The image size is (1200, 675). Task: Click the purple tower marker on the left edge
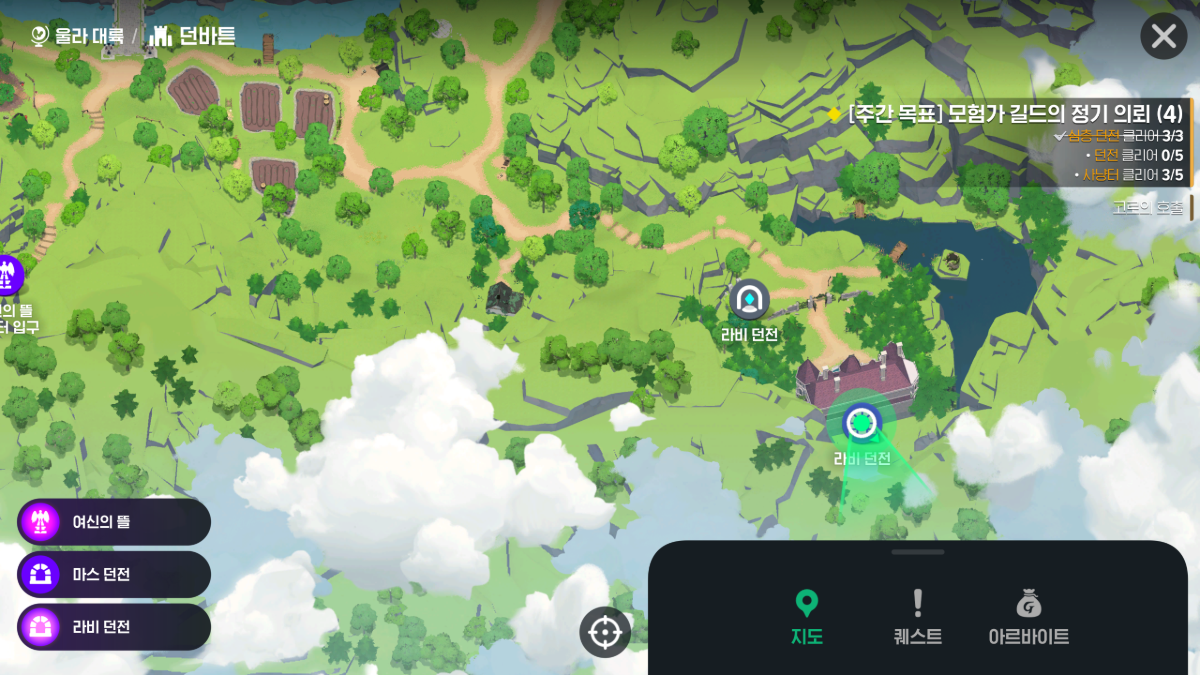[9, 274]
